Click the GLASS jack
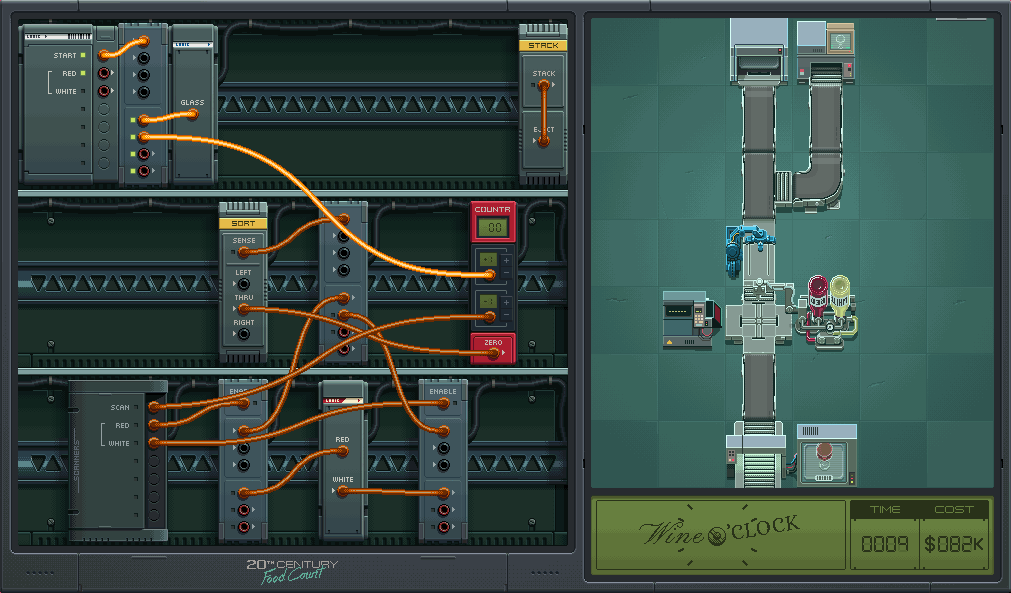Viewport: 1011px width, 593px height. [193, 115]
